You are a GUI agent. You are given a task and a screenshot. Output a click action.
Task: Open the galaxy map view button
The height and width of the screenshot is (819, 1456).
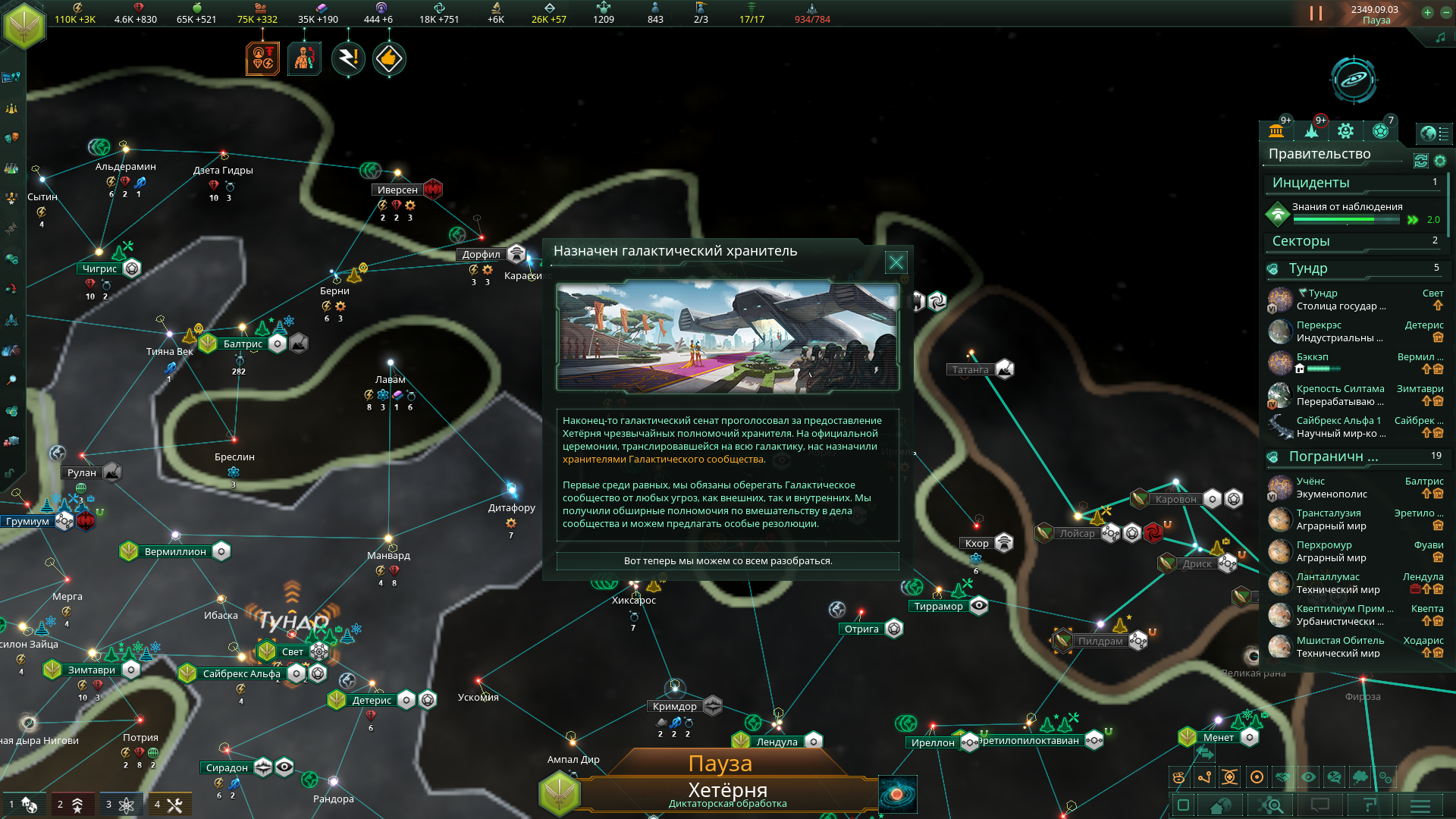click(1353, 79)
